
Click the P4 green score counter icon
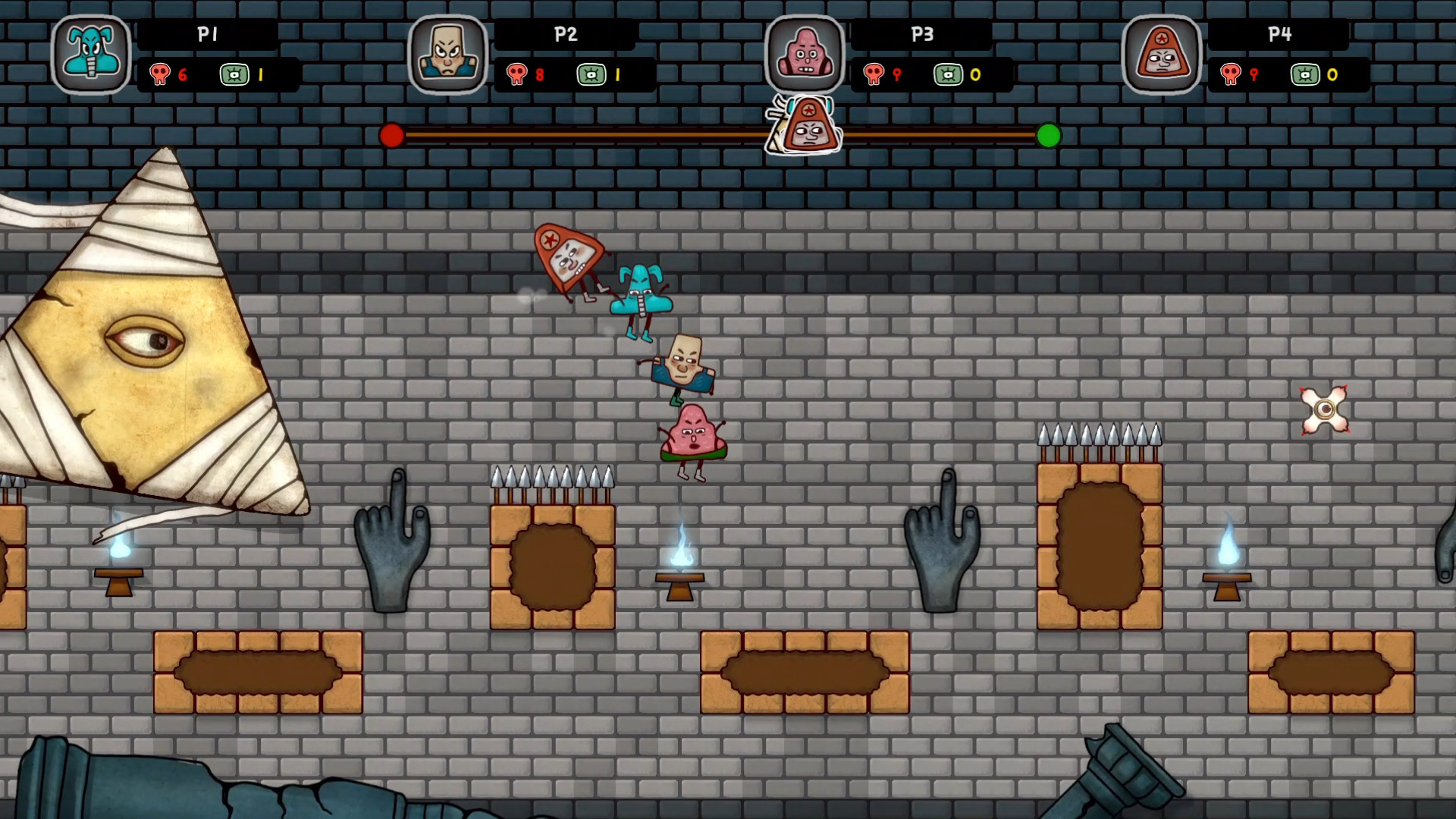coord(1305,74)
